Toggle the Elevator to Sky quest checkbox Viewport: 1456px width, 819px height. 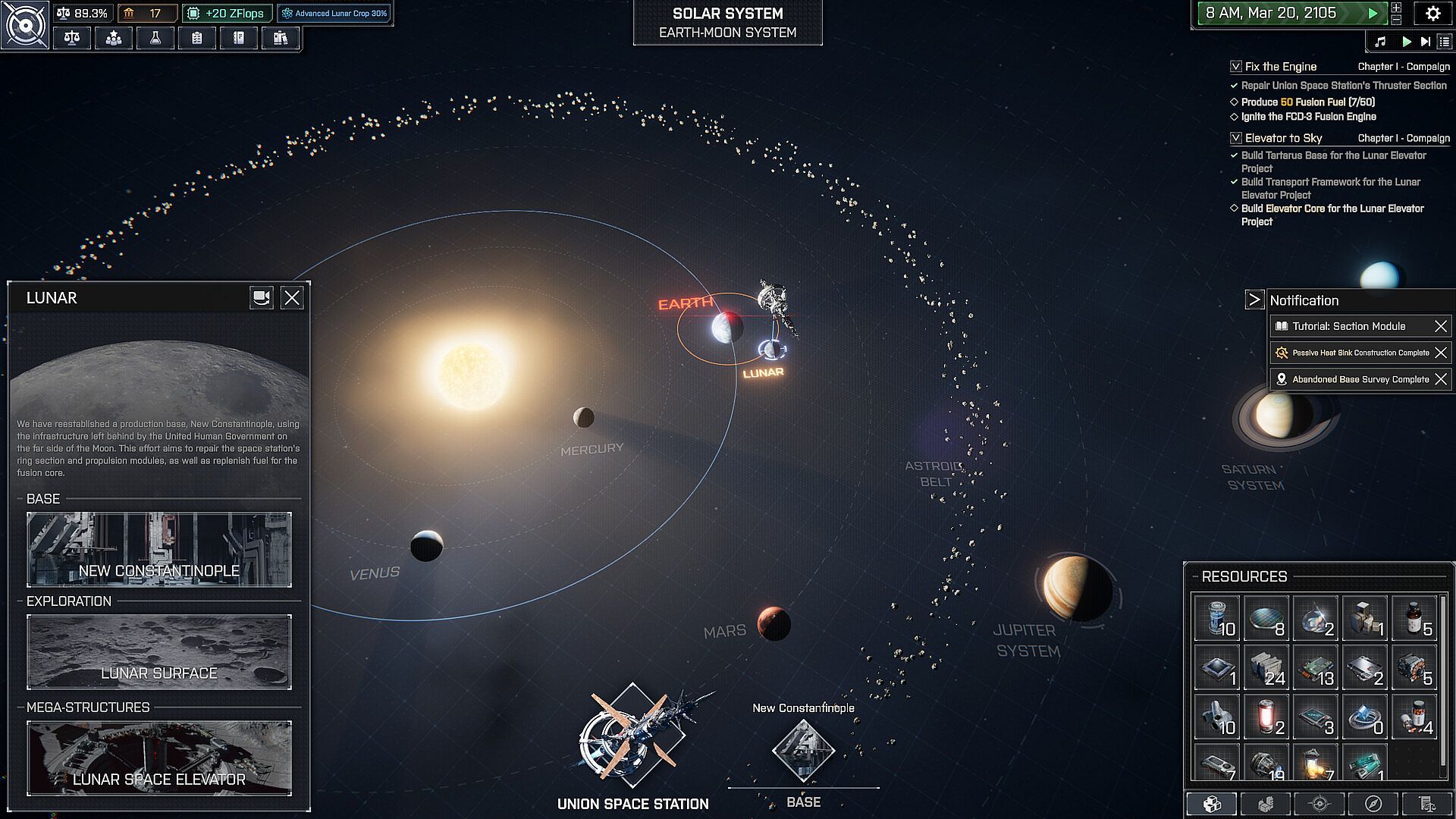pos(1236,138)
